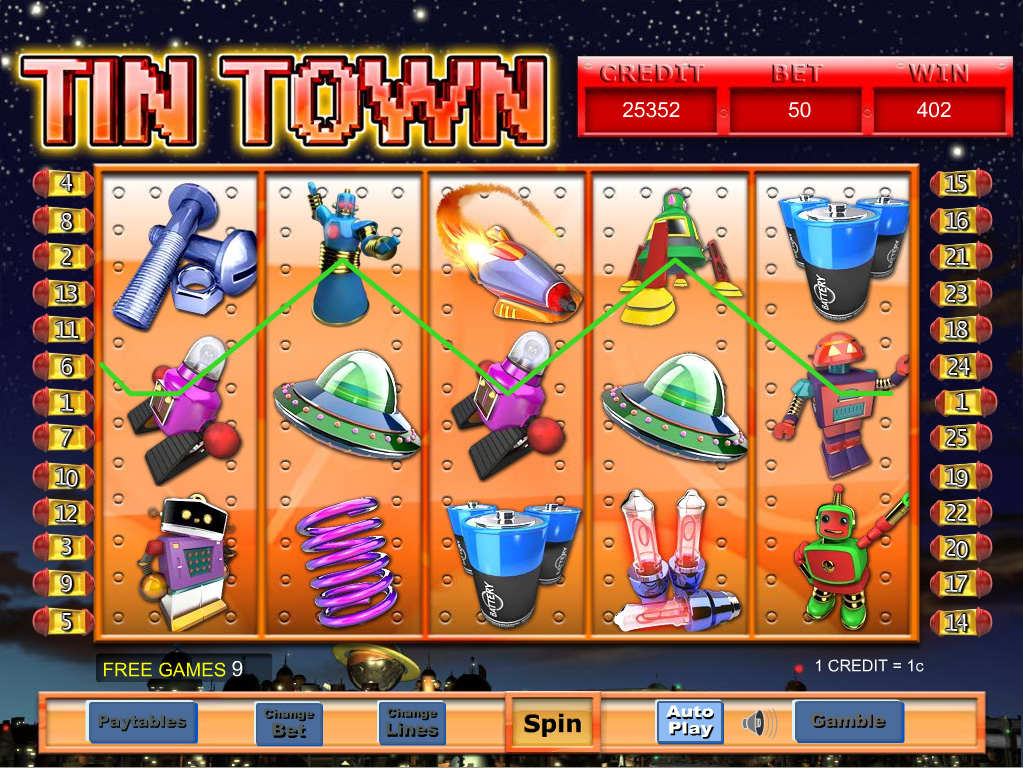
Task: Toggle the sound speaker icon
Action: coord(760,722)
